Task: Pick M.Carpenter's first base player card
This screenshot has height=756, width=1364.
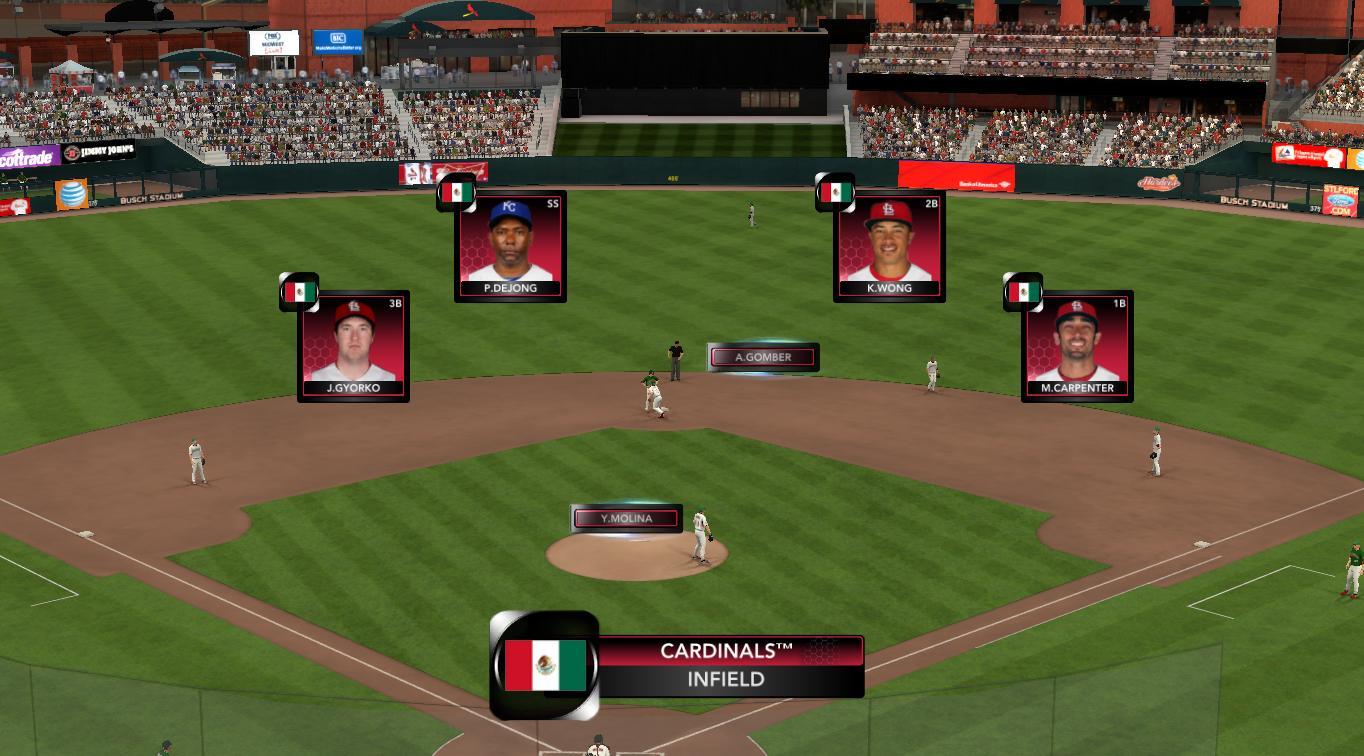Action: tap(1077, 346)
